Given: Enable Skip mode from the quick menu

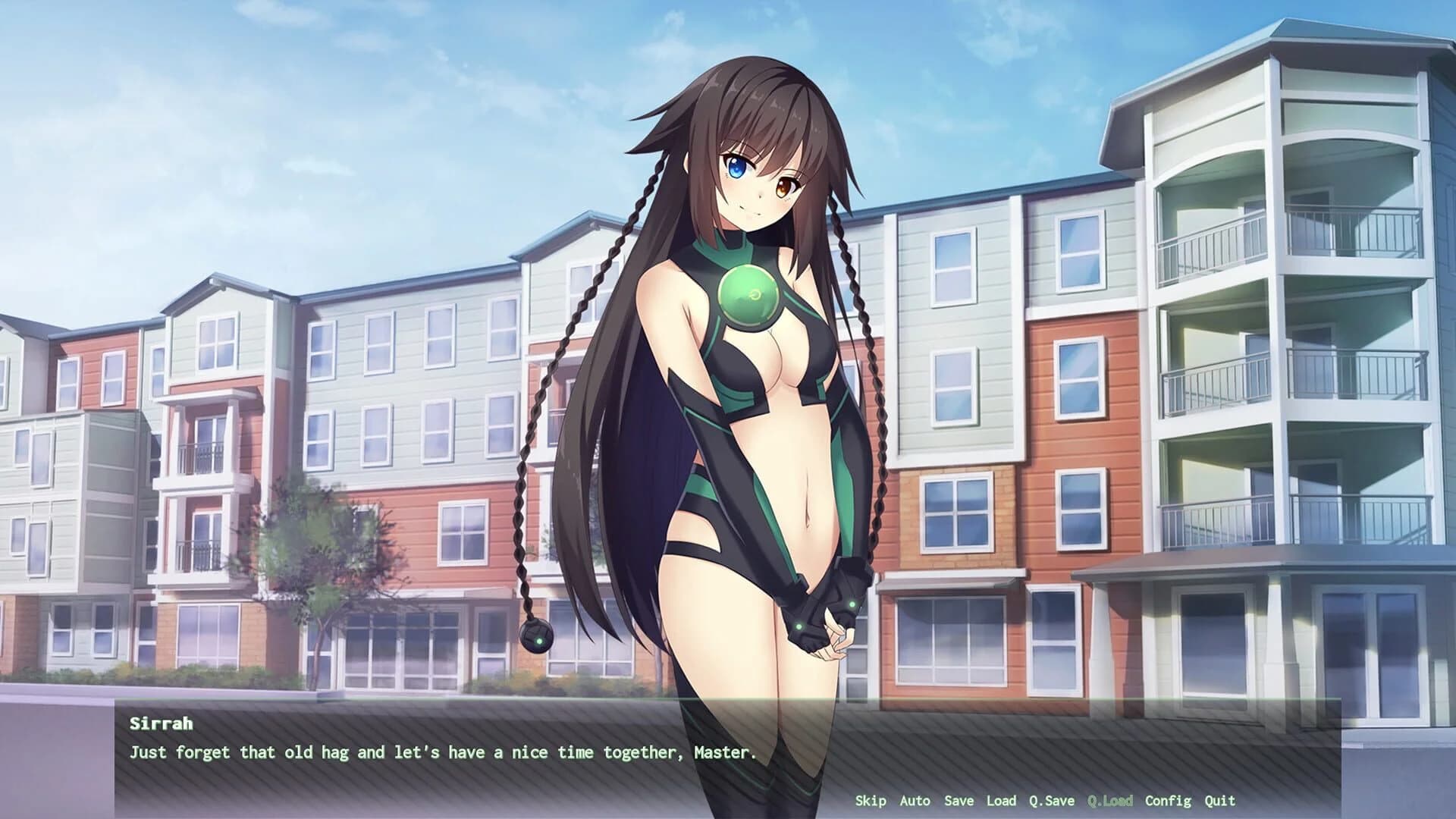Looking at the screenshot, I should pyautogui.click(x=871, y=801).
